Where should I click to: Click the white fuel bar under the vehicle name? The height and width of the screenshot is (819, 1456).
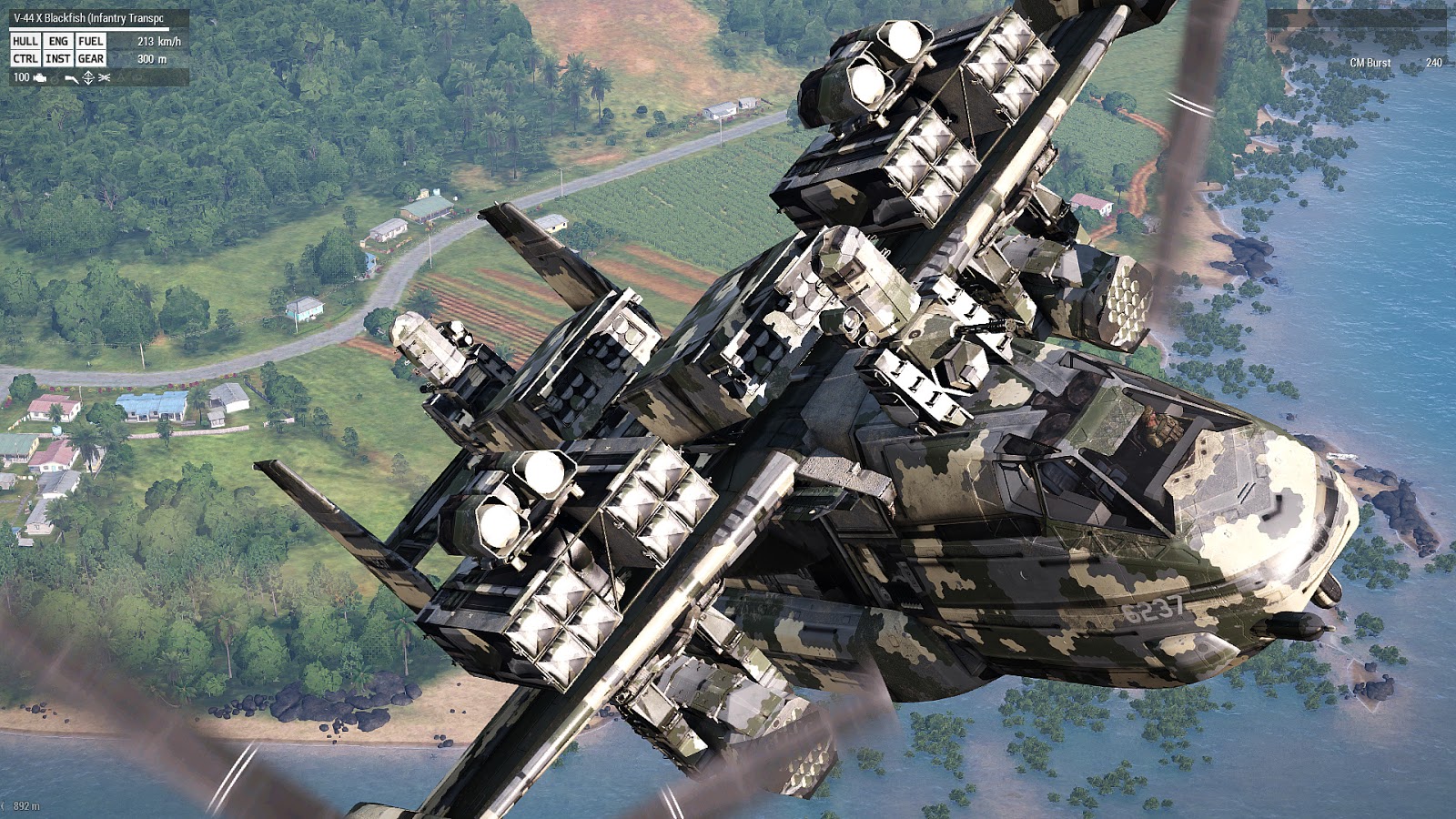pyautogui.click(x=89, y=28)
